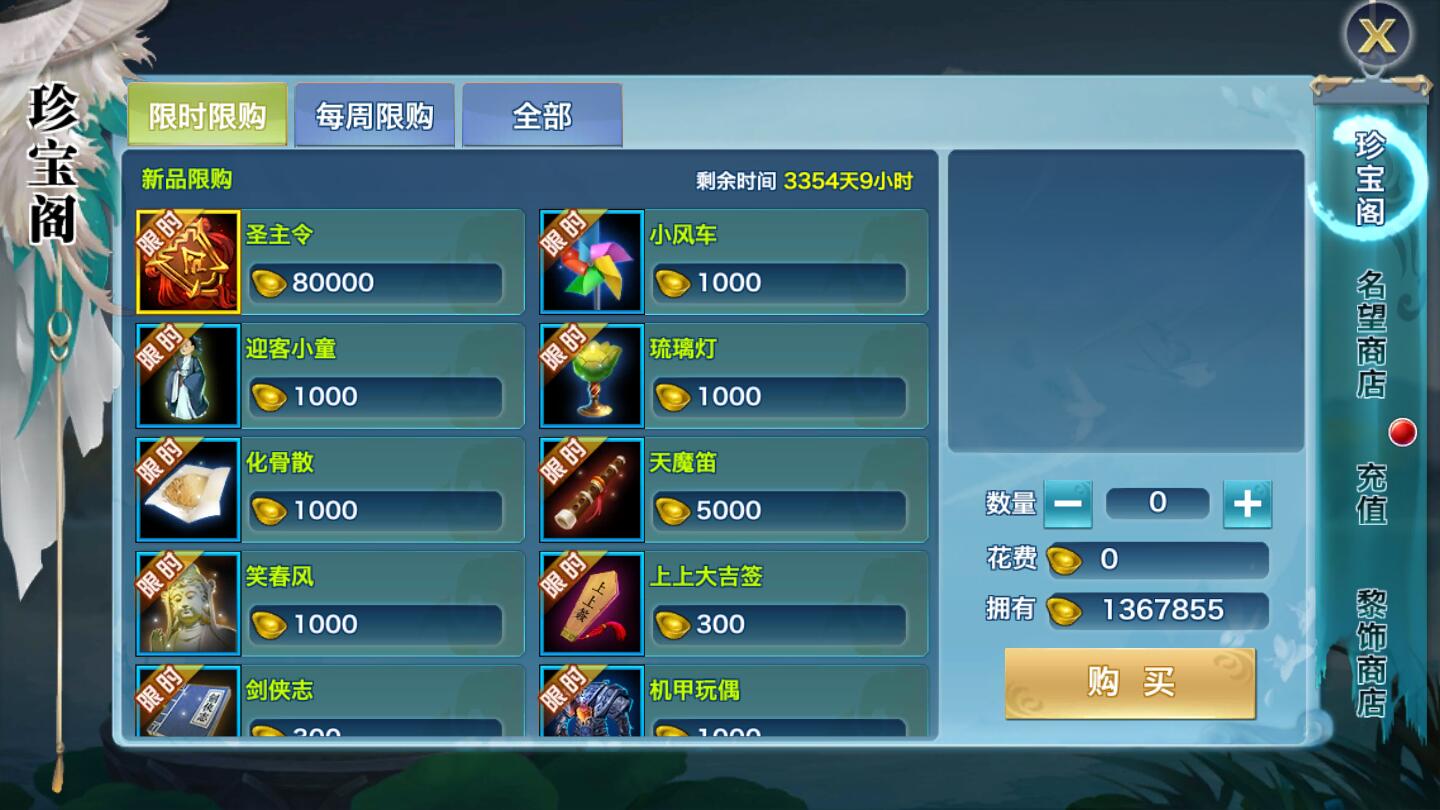Click the 购买 purchase button
The height and width of the screenshot is (810, 1440).
[x=1128, y=682]
